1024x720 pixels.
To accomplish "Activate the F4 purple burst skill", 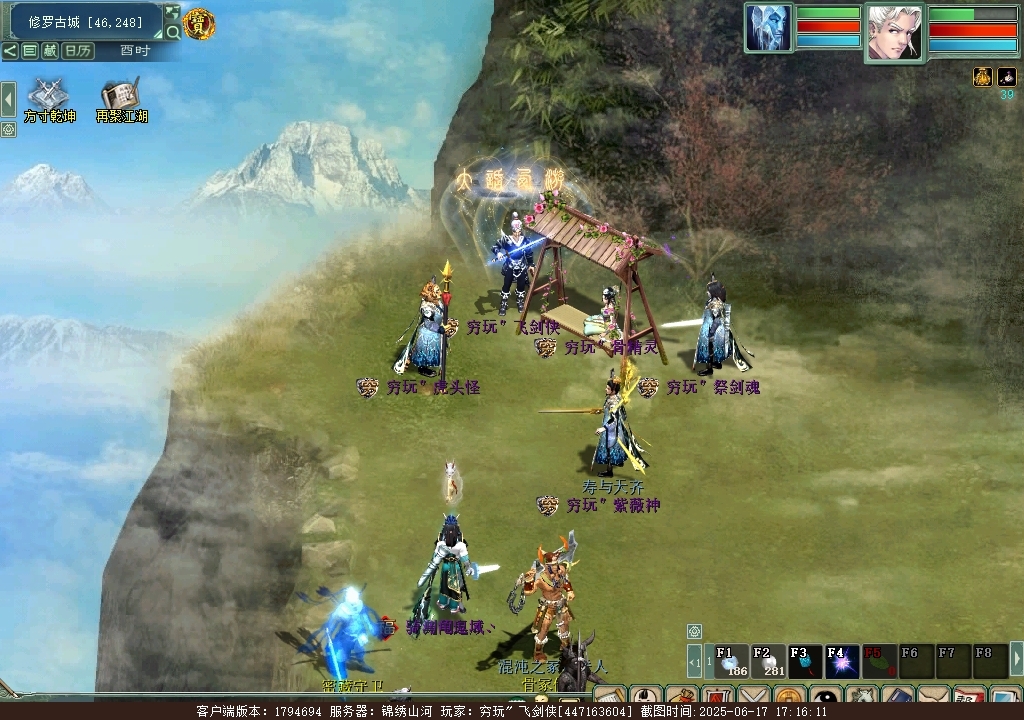I will (842, 661).
